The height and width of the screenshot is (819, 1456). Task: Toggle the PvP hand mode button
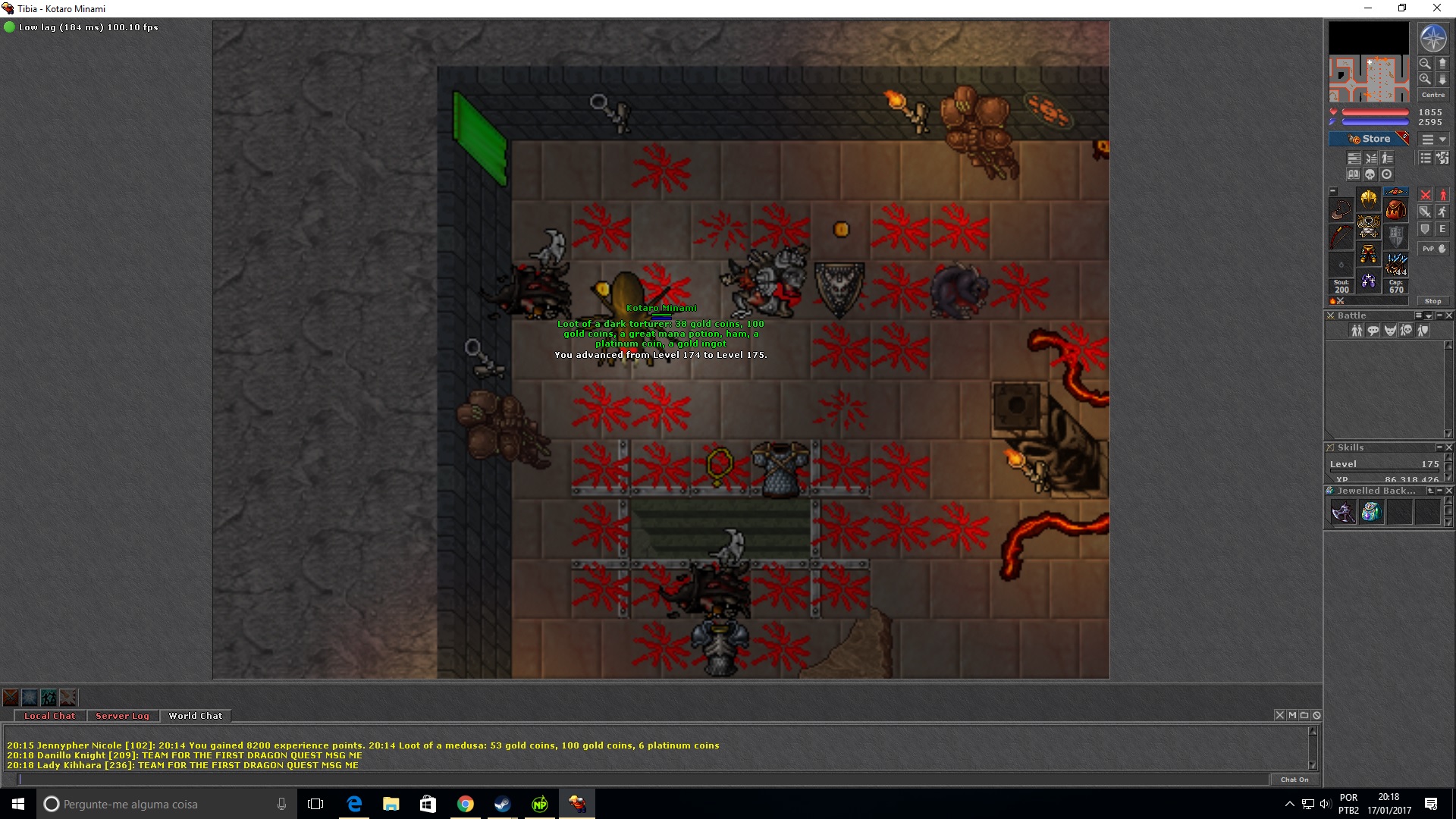(1433, 249)
